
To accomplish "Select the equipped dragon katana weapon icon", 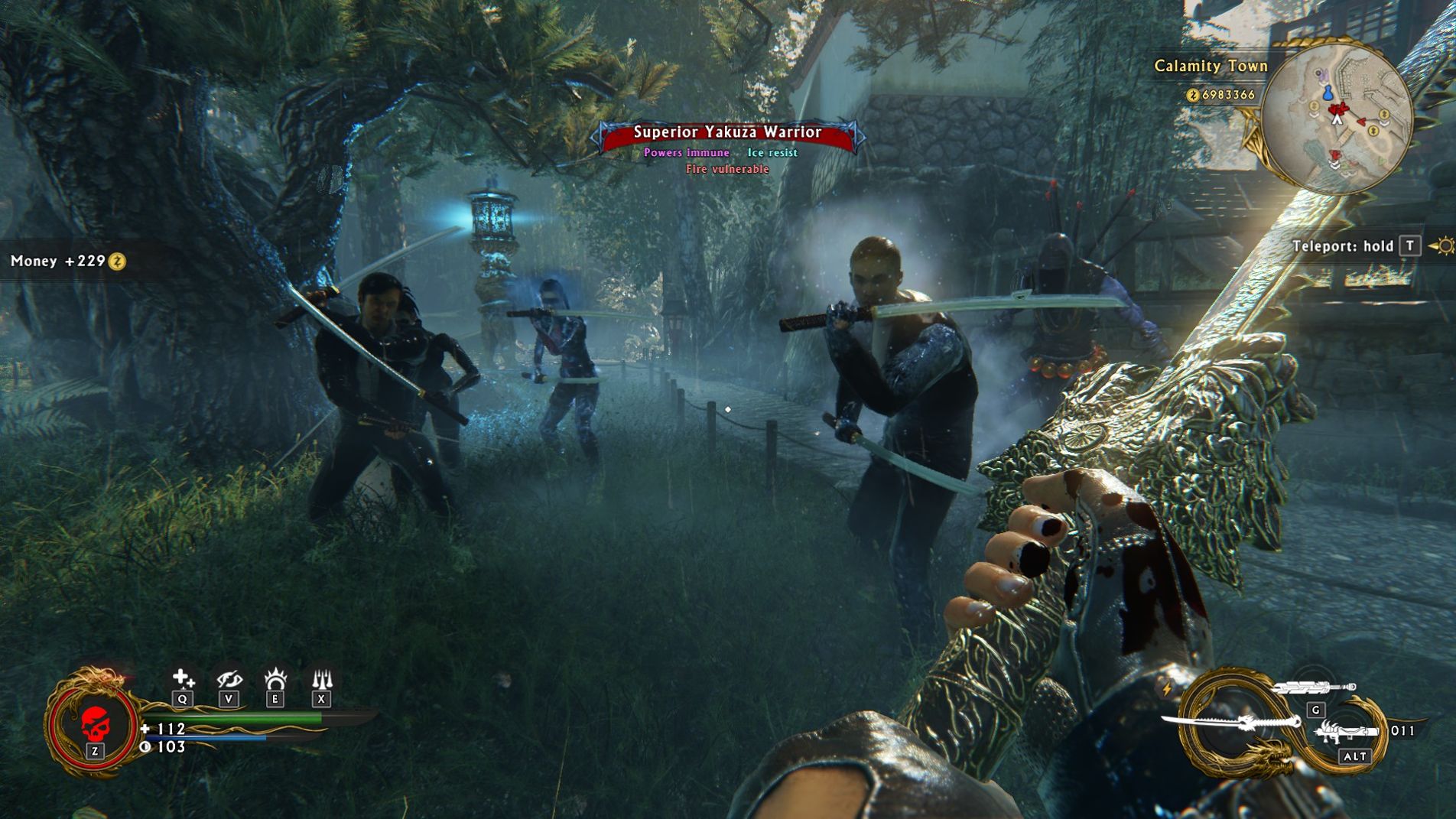I will (1232, 722).
